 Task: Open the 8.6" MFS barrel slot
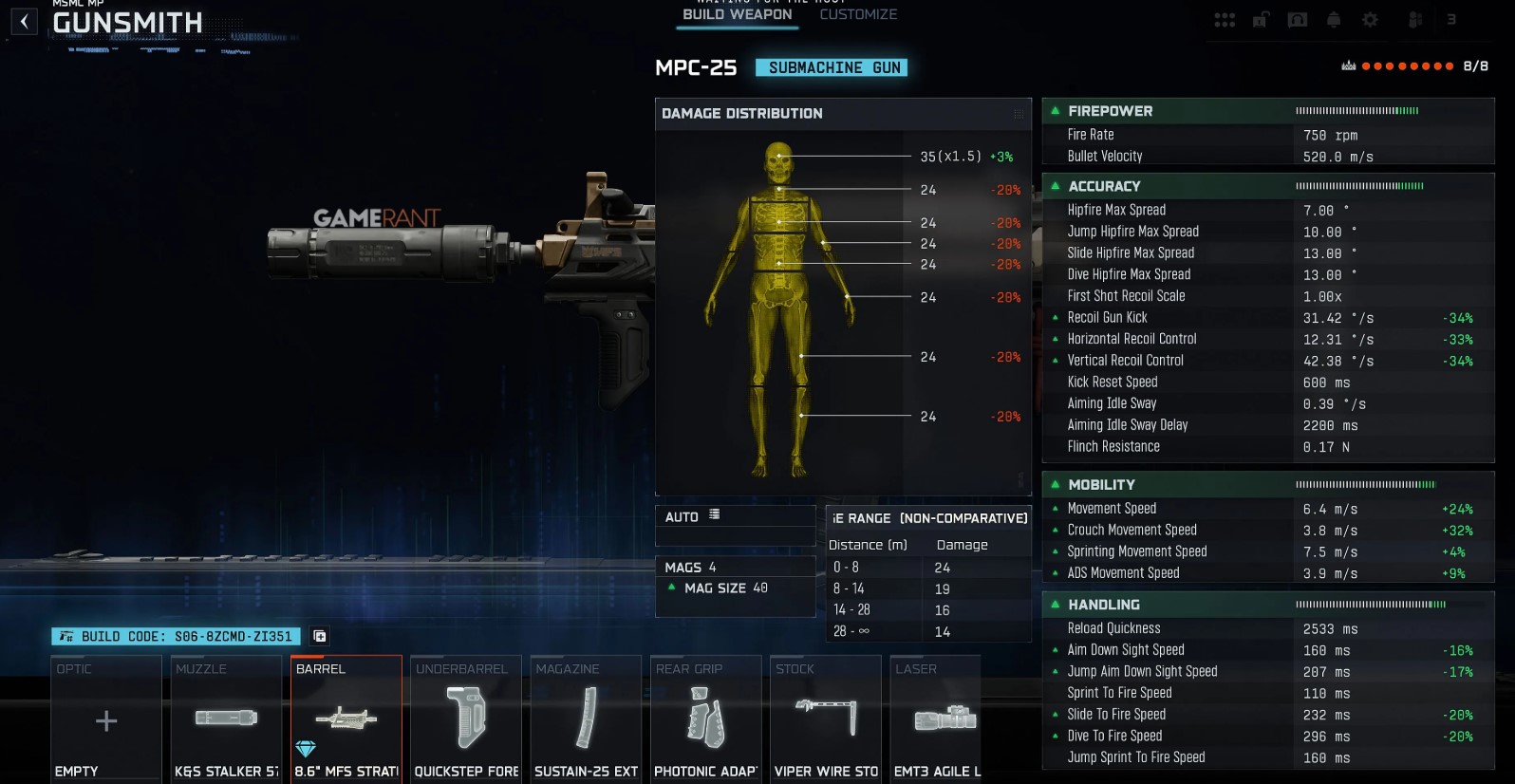[346, 719]
